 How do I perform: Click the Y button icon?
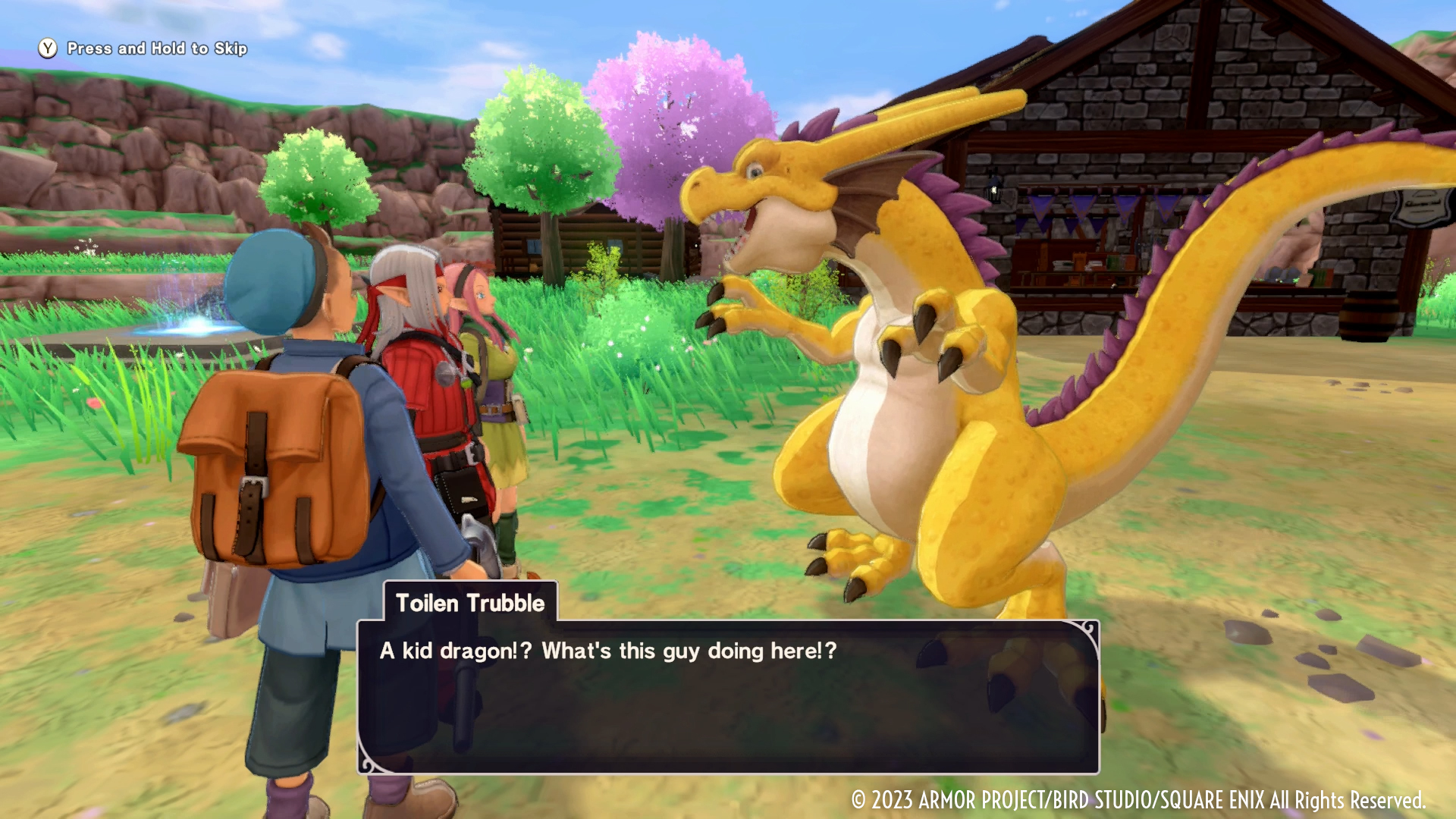click(x=48, y=48)
